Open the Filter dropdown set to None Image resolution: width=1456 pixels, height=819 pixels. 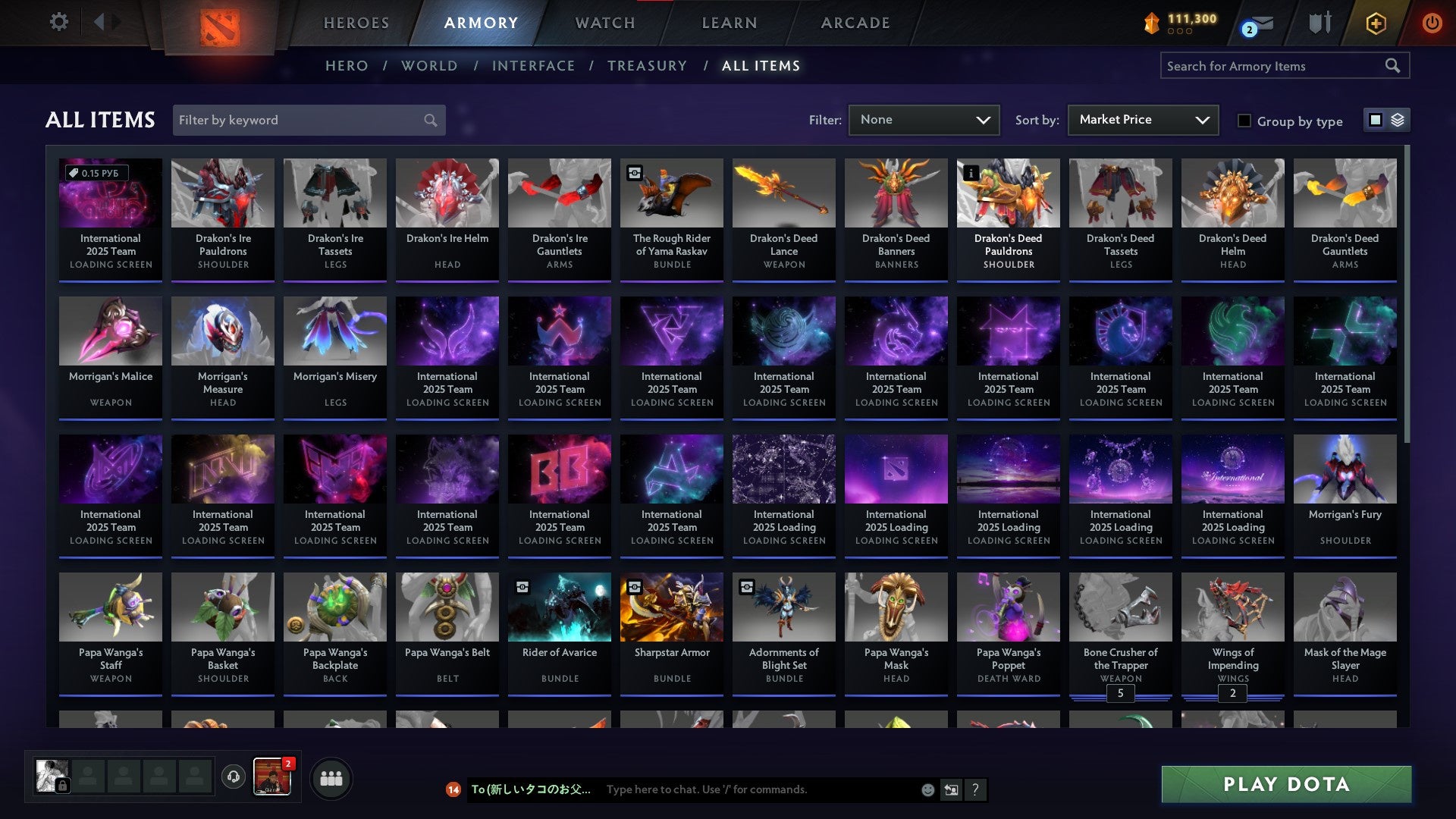pos(924,120)
